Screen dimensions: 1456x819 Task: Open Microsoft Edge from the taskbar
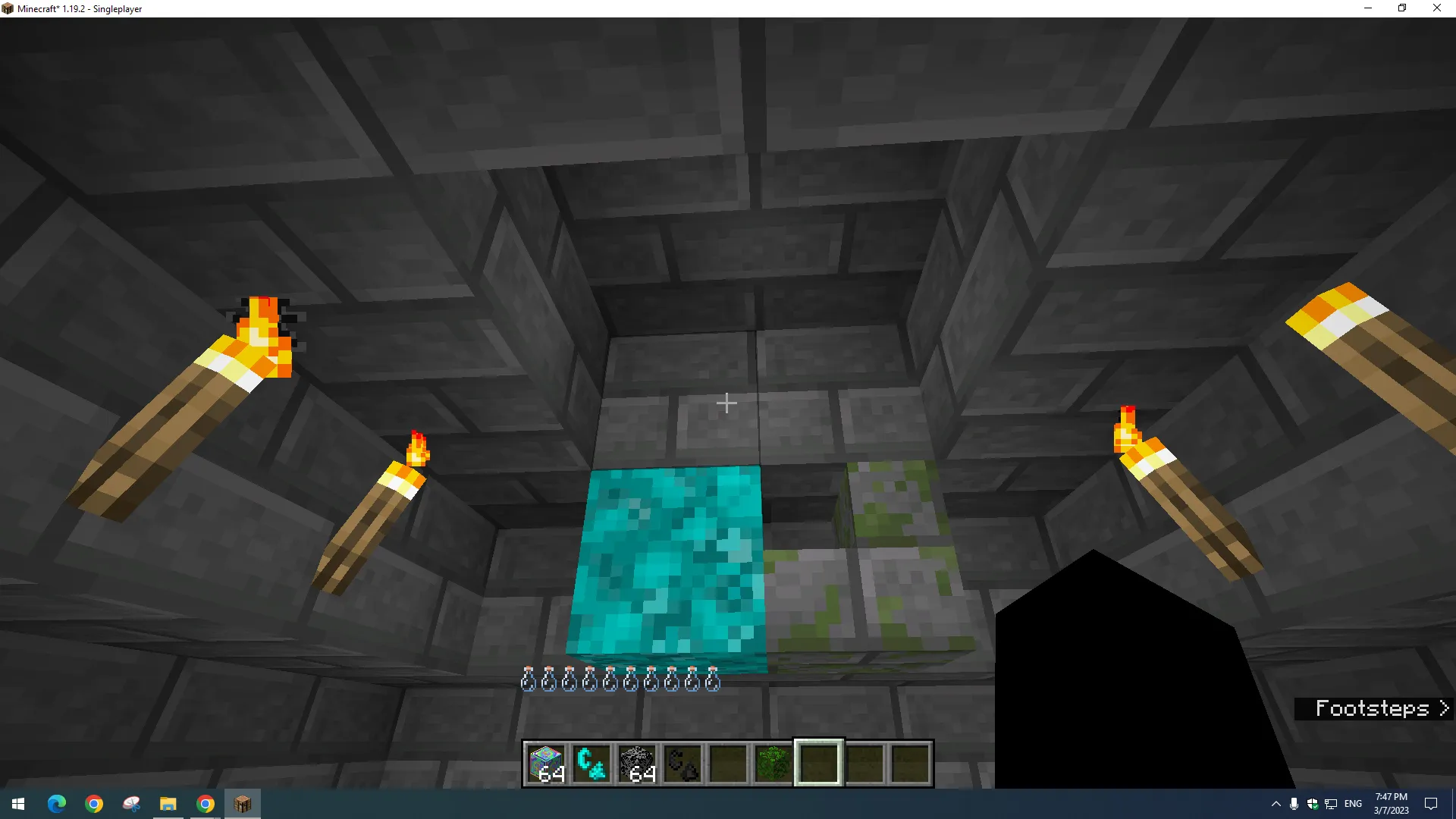(57, 803)
